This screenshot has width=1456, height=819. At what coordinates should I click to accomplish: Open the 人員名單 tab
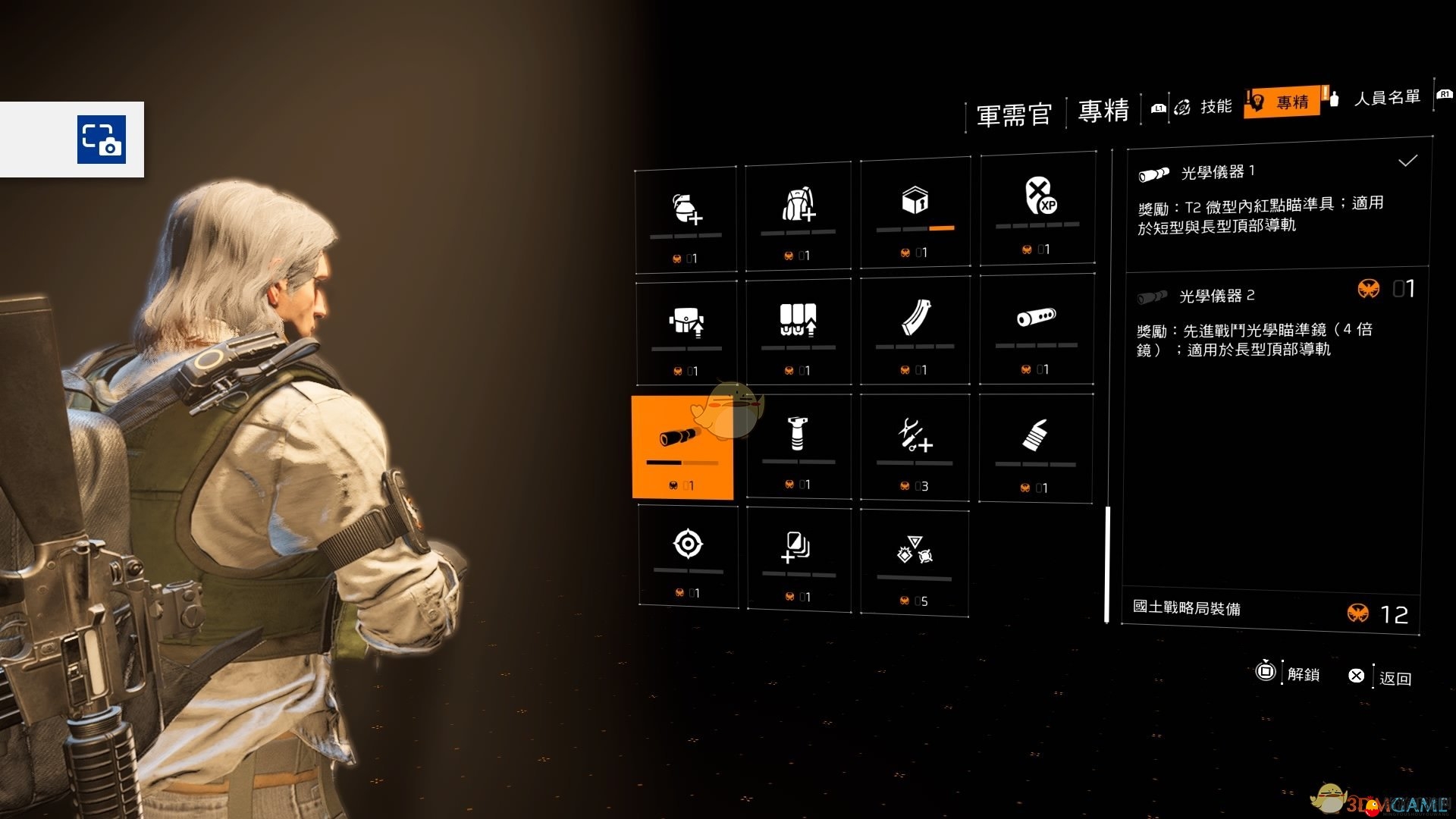pyautogui.click(x=1386, y=98)
